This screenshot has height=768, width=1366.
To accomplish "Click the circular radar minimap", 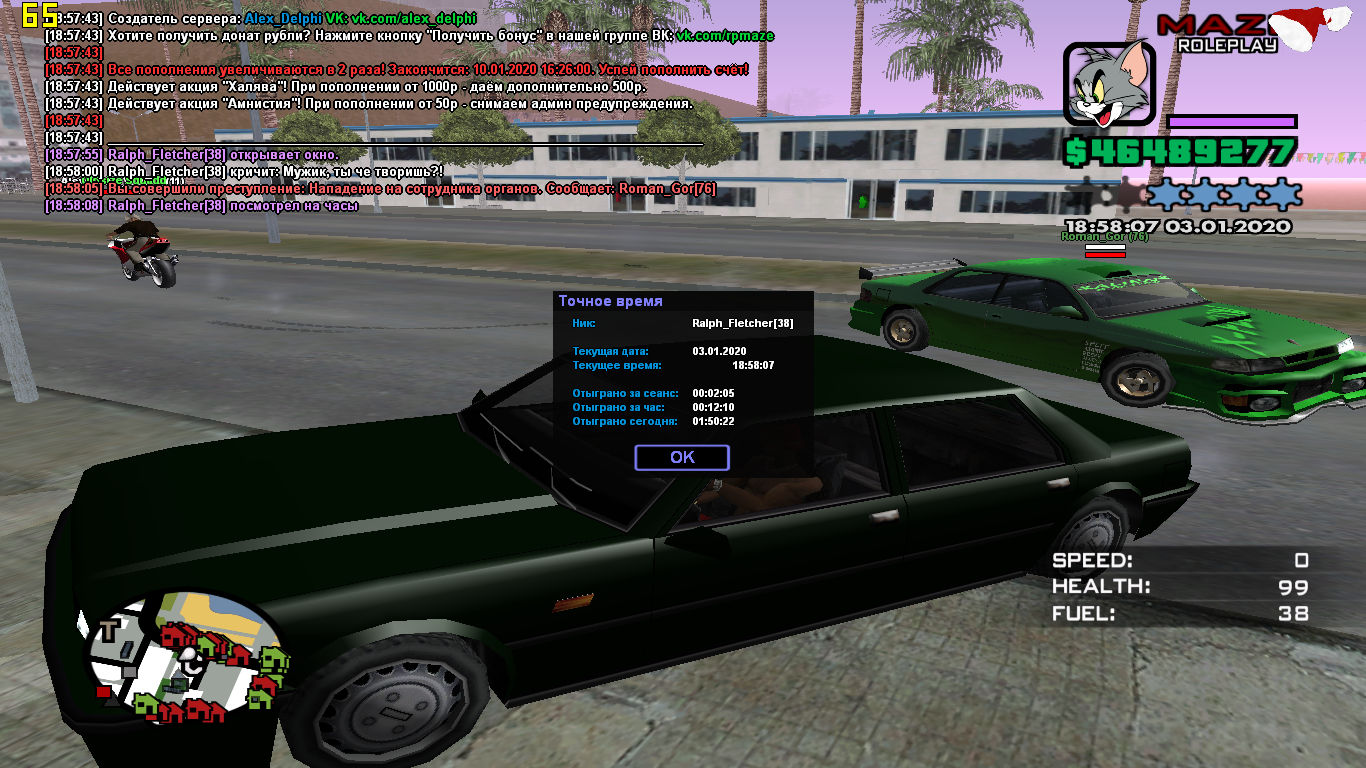I will coord(187,657).
